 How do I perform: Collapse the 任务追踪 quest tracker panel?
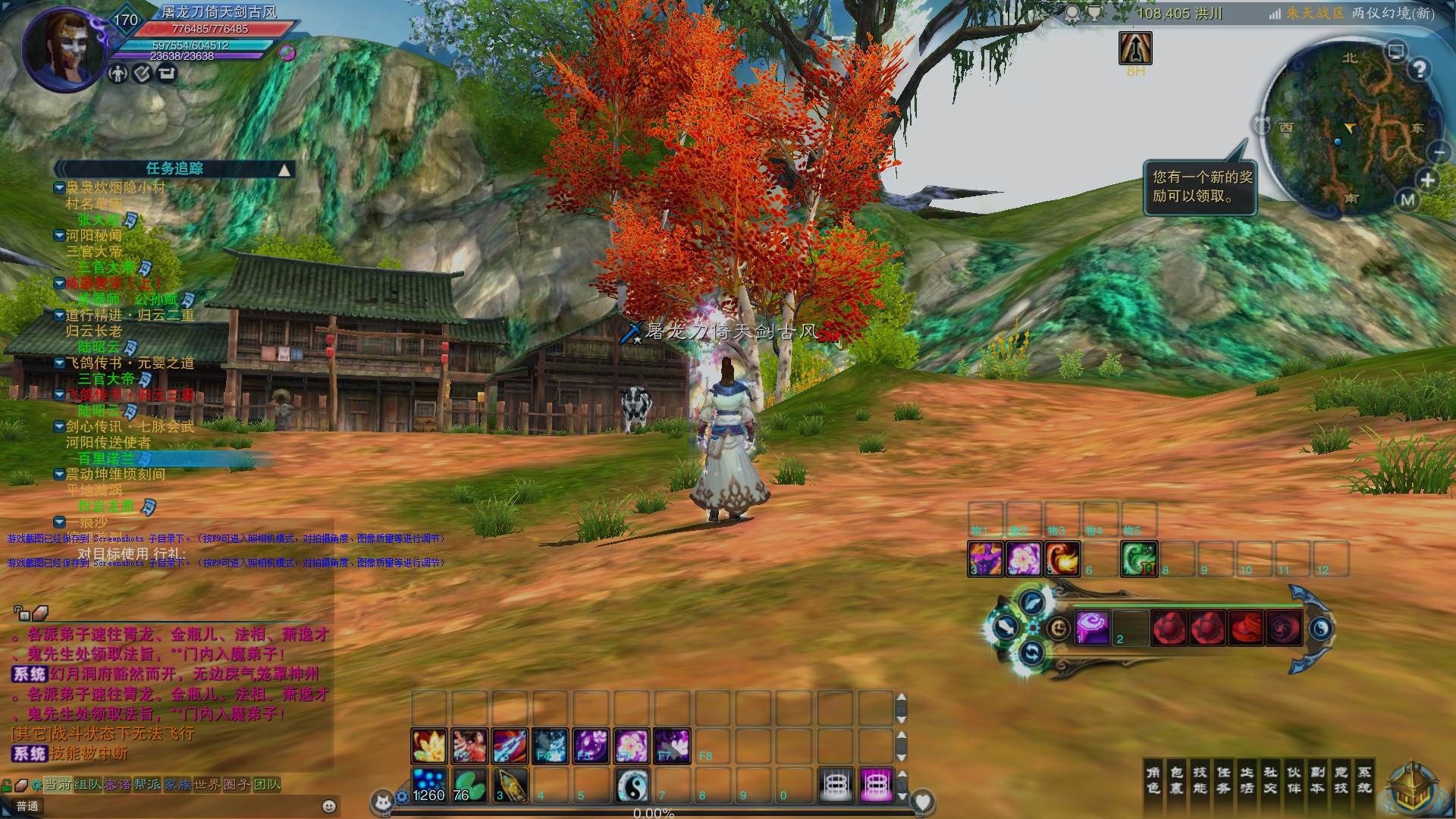coord(284,170)
